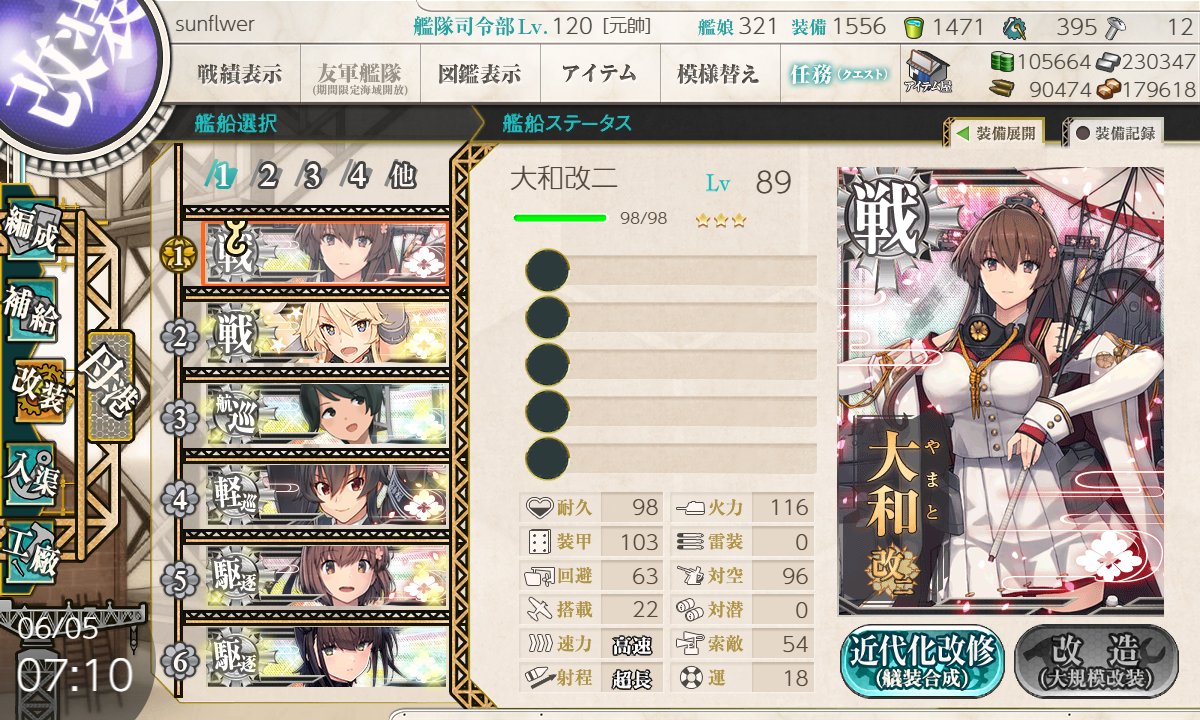
Task: Open the 図鑑表示 encyclopedia
Action: click(x=479, y=74)
